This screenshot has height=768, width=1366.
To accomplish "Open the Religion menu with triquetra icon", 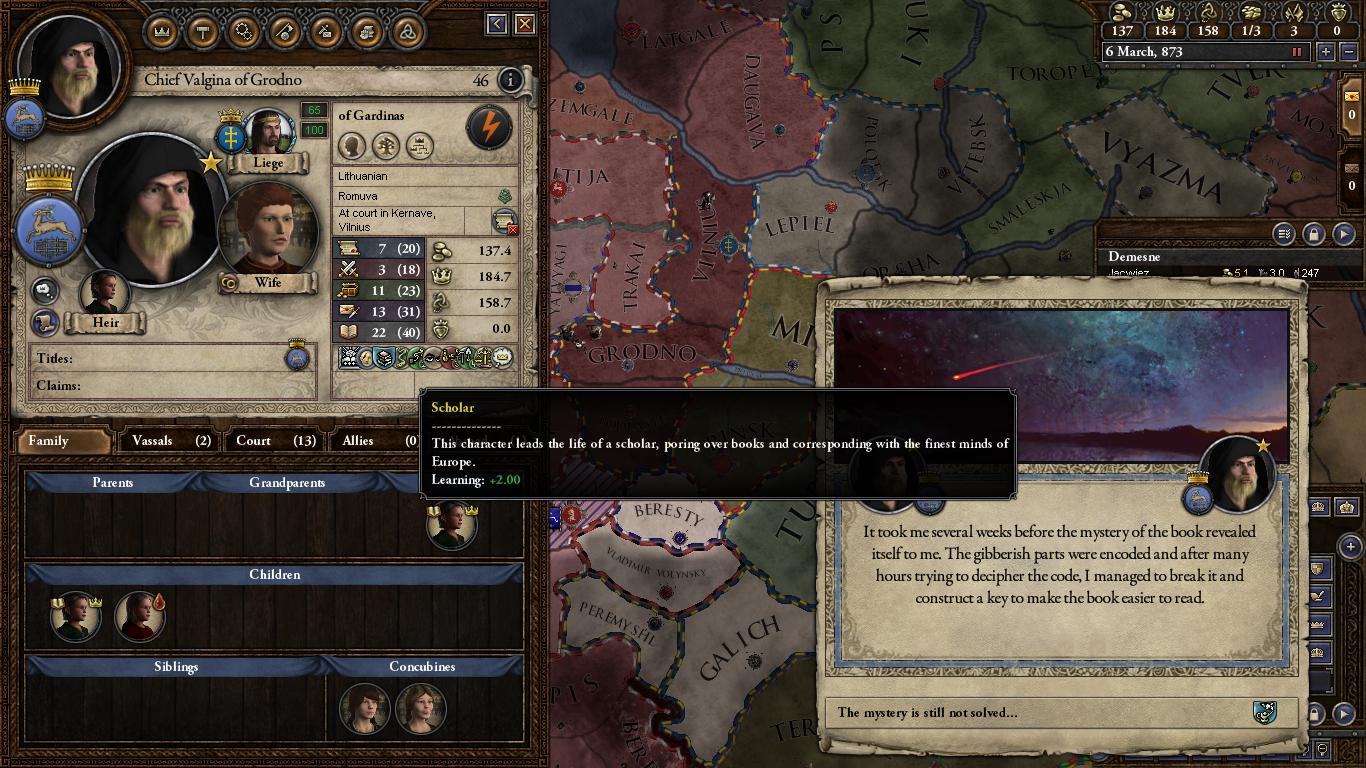I will click(407, 31).
